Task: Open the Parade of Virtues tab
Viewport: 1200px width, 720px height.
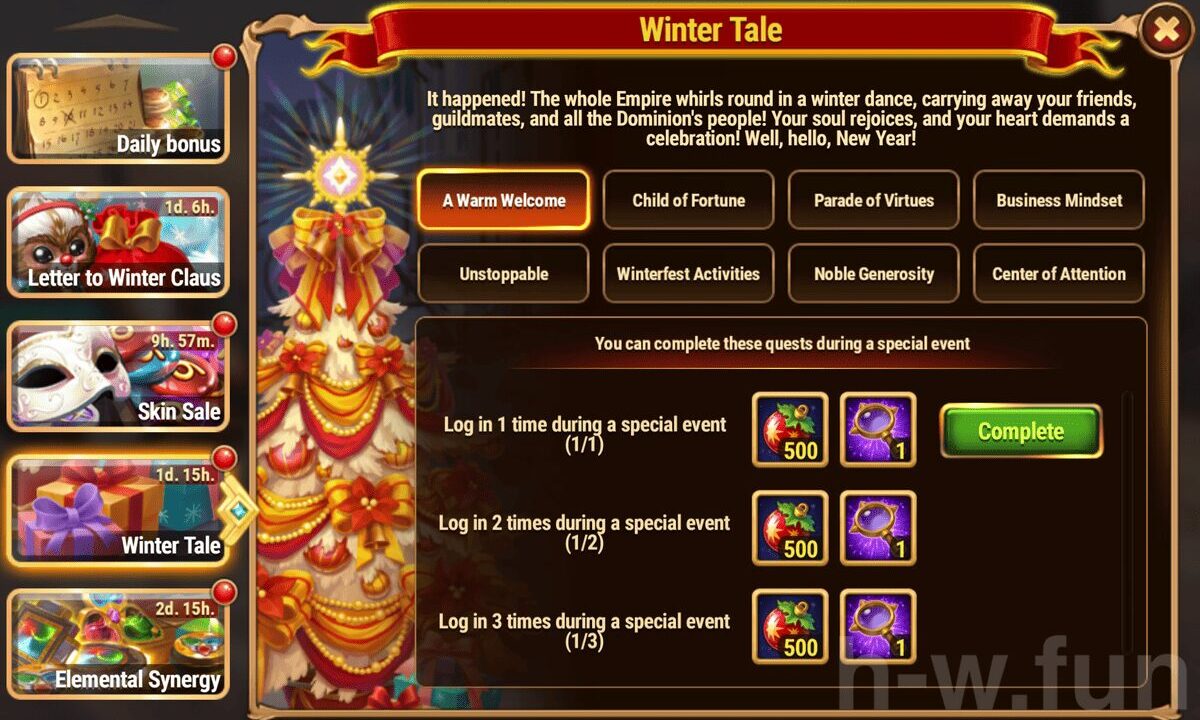Action: (874, 200)
